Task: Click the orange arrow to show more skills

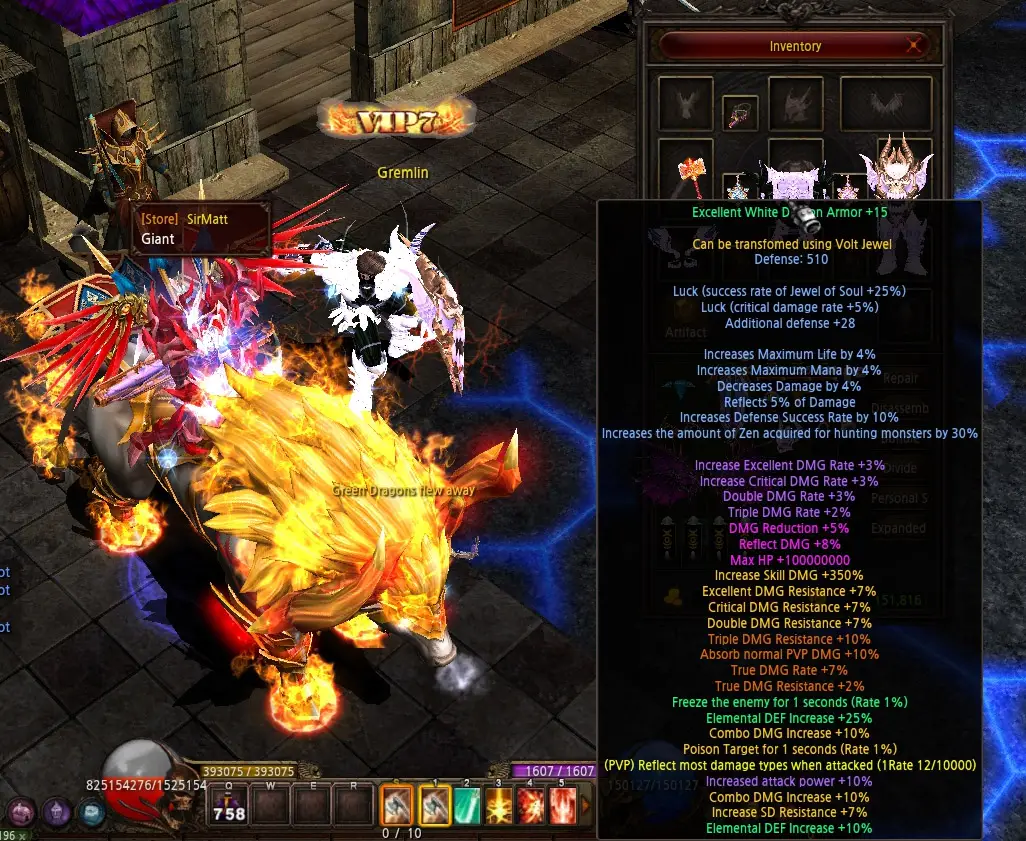Action: 585,804
